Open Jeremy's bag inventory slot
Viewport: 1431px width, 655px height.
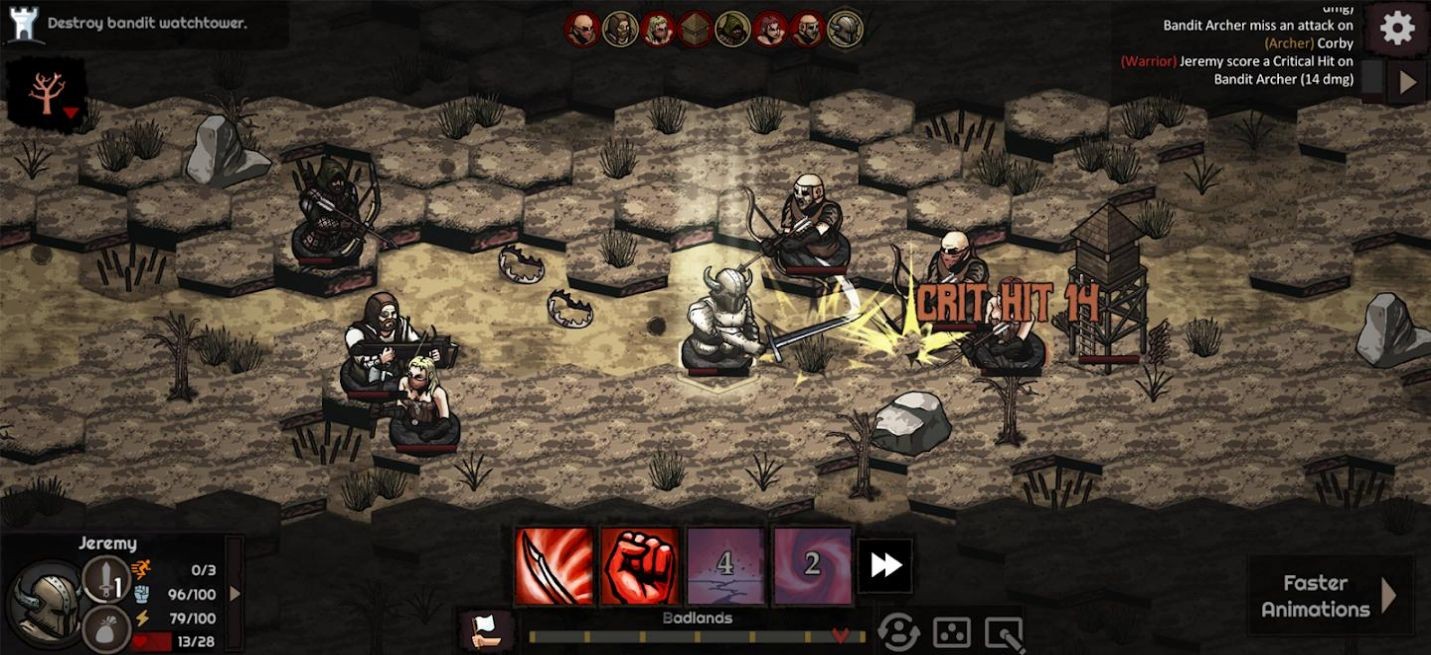coord(106,630)
